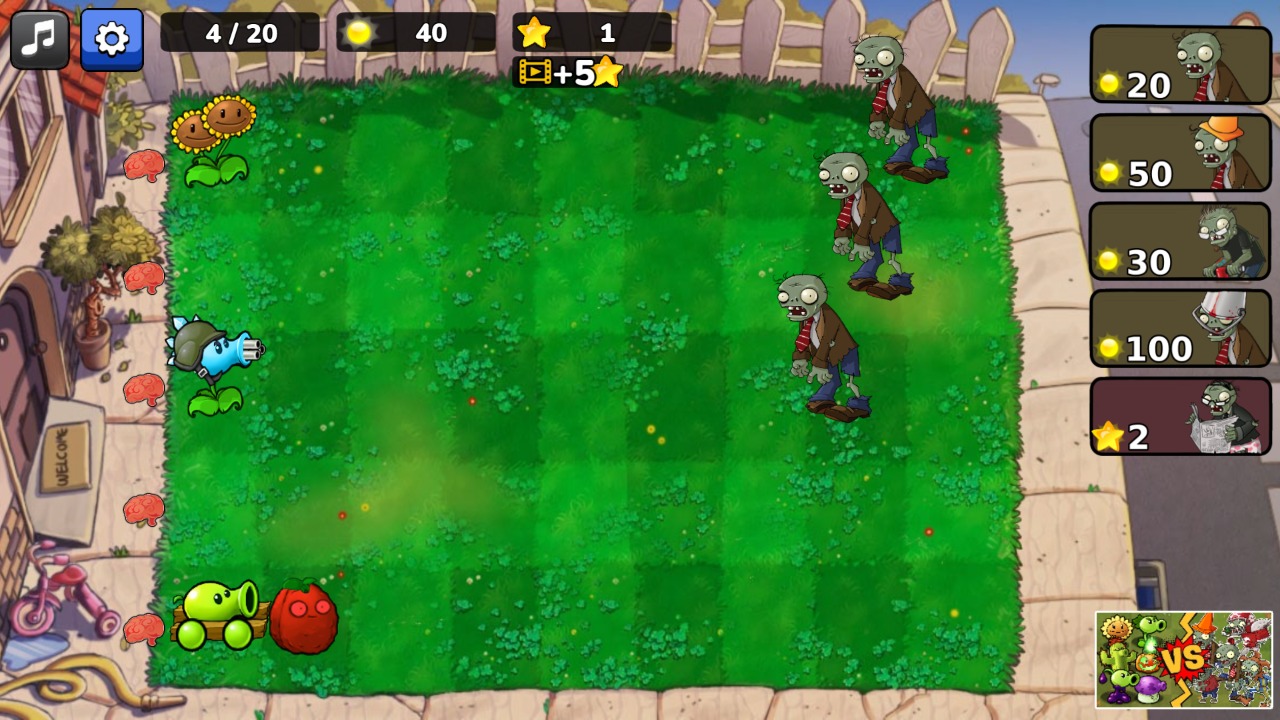Toggle the blue settings gear button
Viewport: 1280px width, 720px height.
pyautogui.click(x=110, y=38)
